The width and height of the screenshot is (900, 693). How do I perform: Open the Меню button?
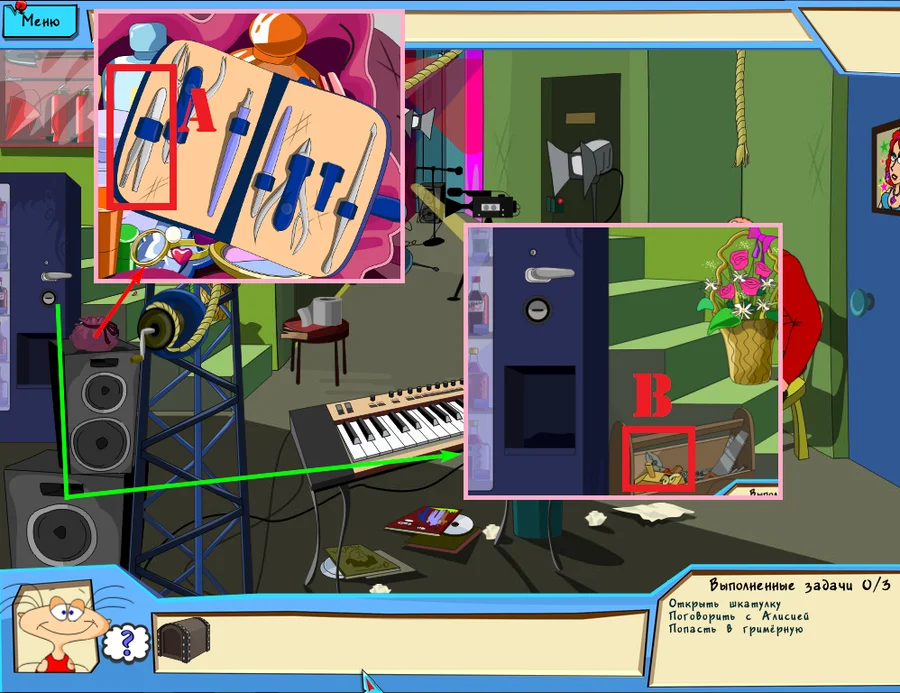pos(39,19)
